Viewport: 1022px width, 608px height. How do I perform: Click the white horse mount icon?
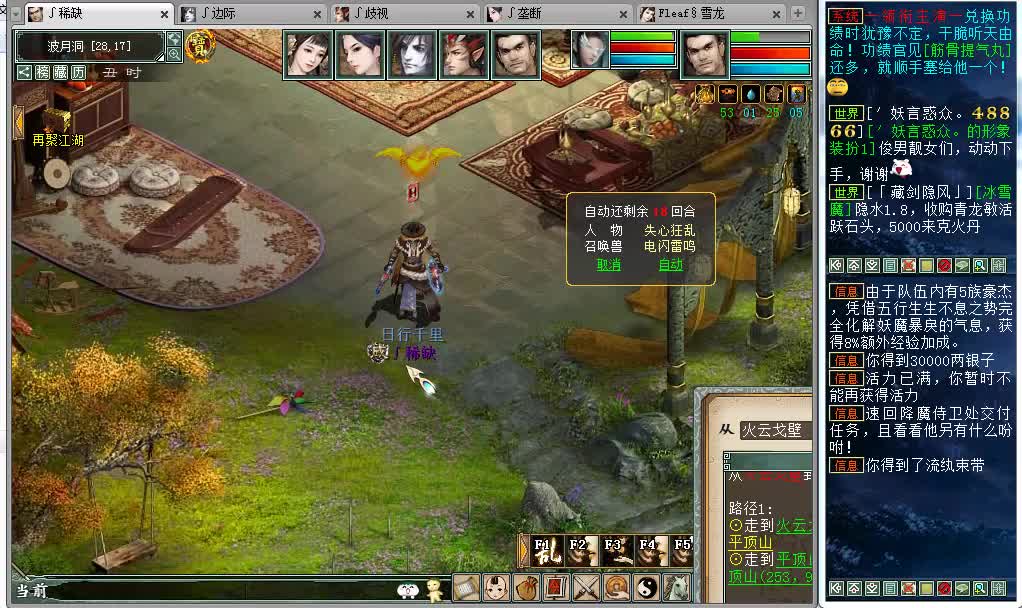click(676, 588)
